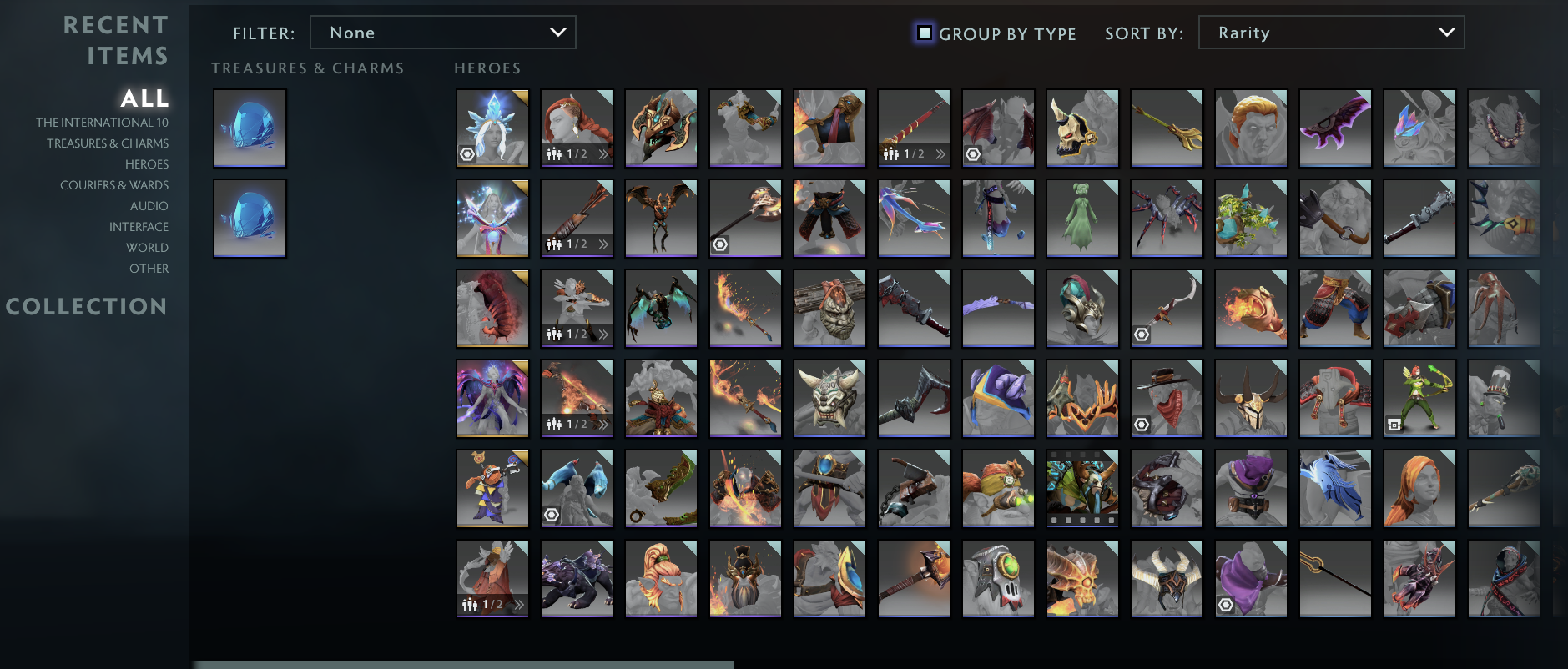Click the socket gem icon on the Crystal Maiden crown item
1568x669 pixels.
[x=467, y=155]
